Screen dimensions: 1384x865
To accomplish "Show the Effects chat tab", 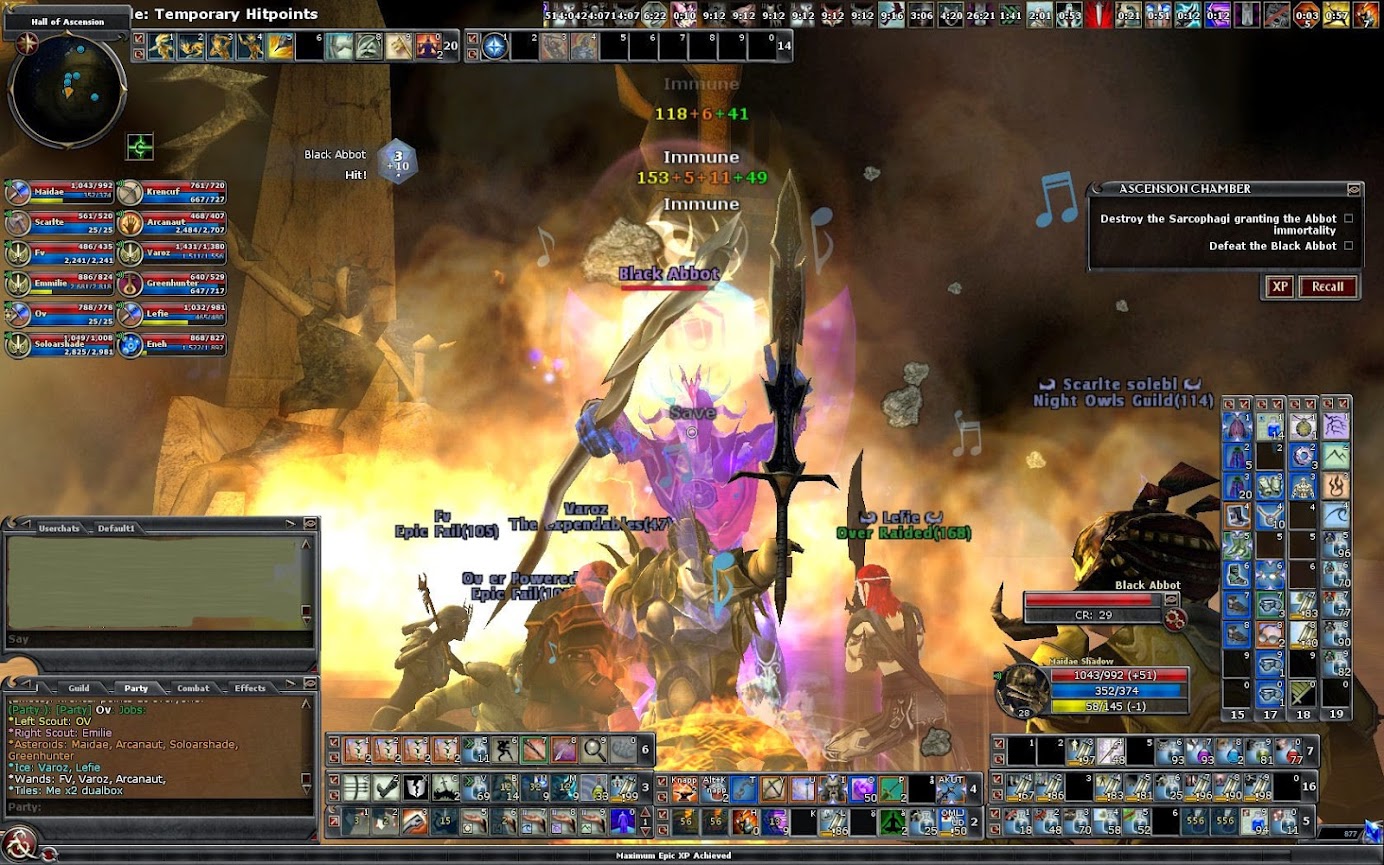I will click(250, 688).
